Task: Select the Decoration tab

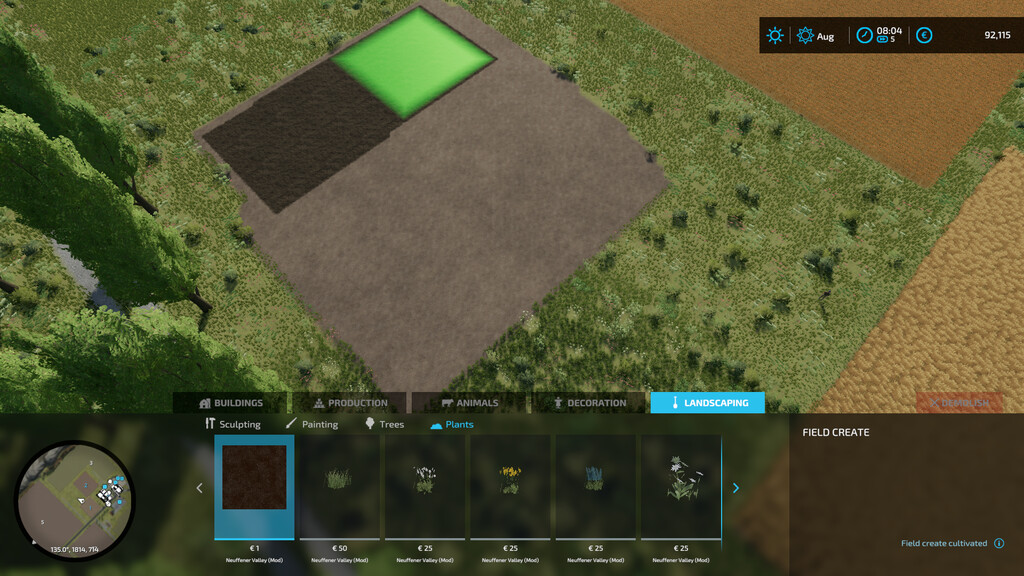Action: 589,403
